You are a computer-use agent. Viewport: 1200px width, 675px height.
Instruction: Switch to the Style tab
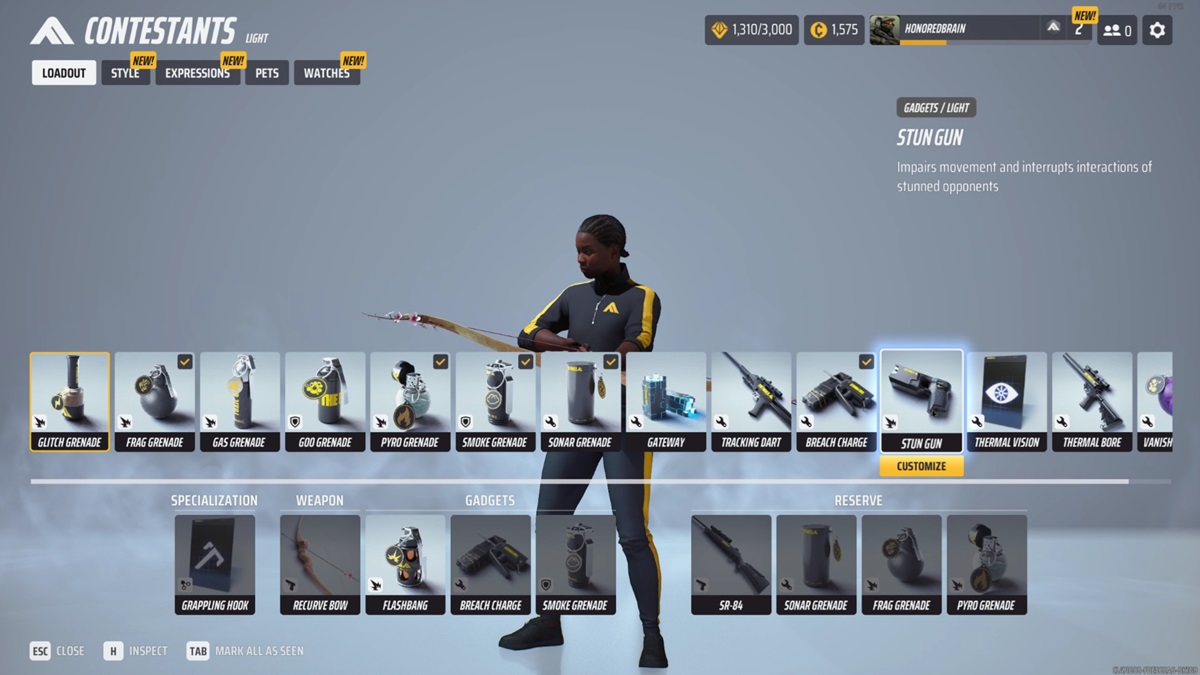click(125, 73)
